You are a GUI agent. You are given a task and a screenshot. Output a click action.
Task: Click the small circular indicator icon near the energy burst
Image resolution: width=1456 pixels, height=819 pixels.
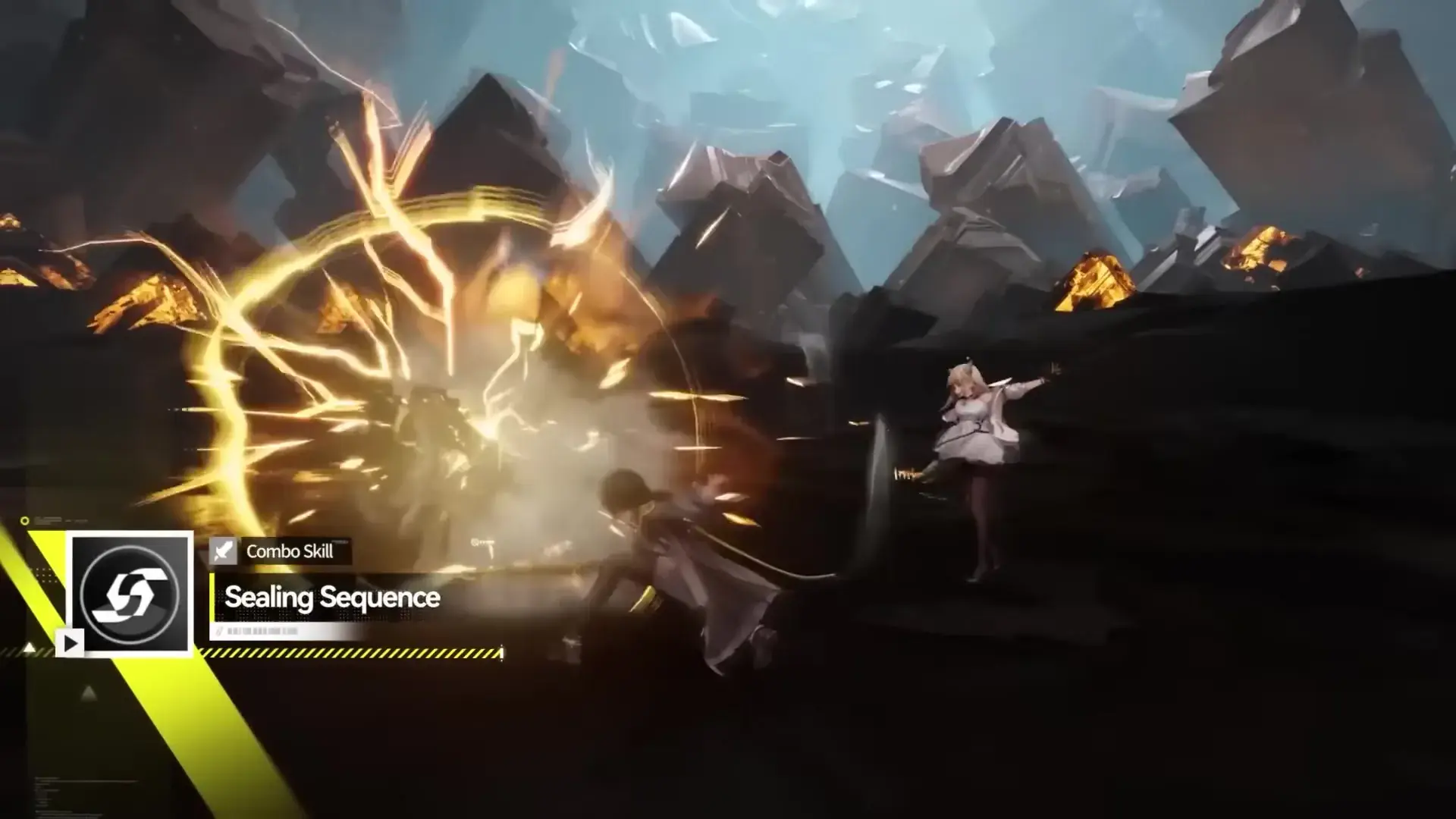coord(476,543)
